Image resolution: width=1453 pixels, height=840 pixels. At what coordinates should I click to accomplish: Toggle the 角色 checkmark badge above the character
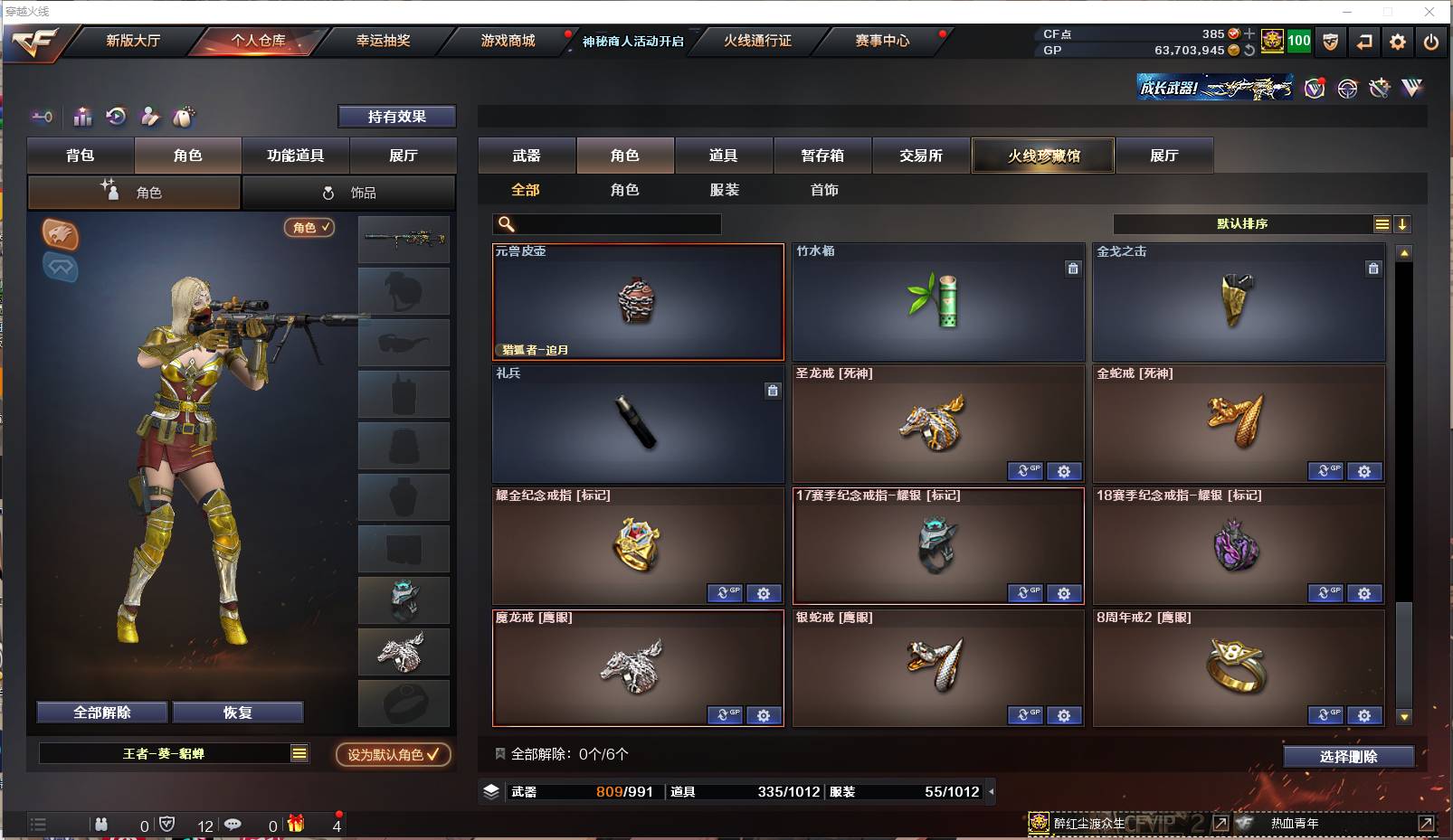(x=309, y=228)
